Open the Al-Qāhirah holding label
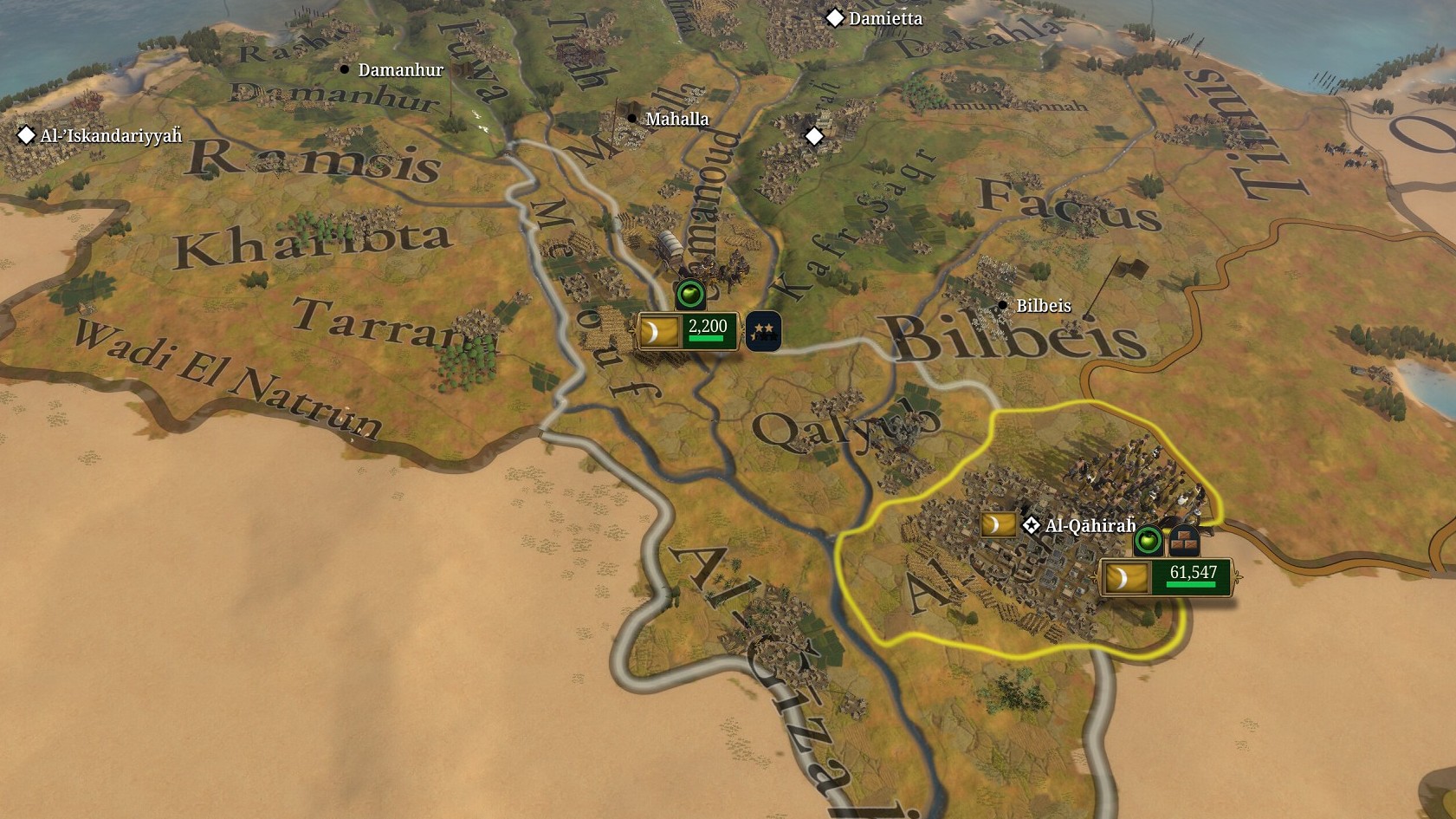 coord(1090,525)
